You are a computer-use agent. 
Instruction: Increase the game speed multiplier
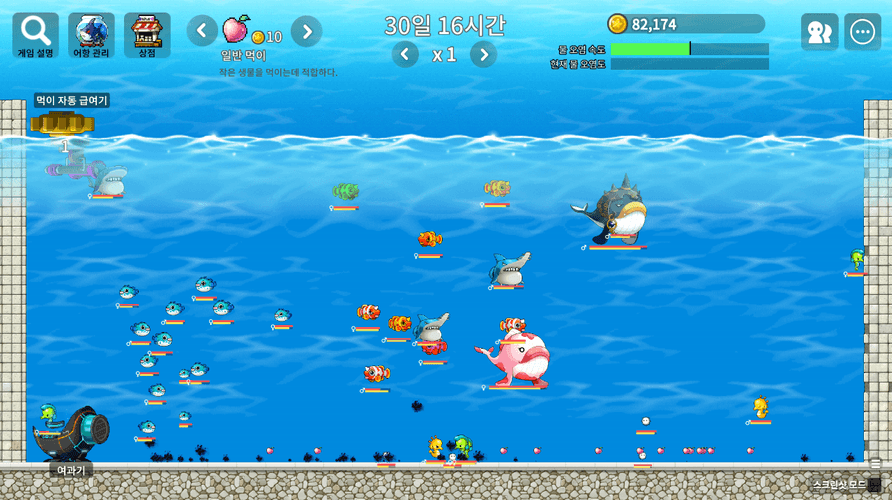coord(483,54)
